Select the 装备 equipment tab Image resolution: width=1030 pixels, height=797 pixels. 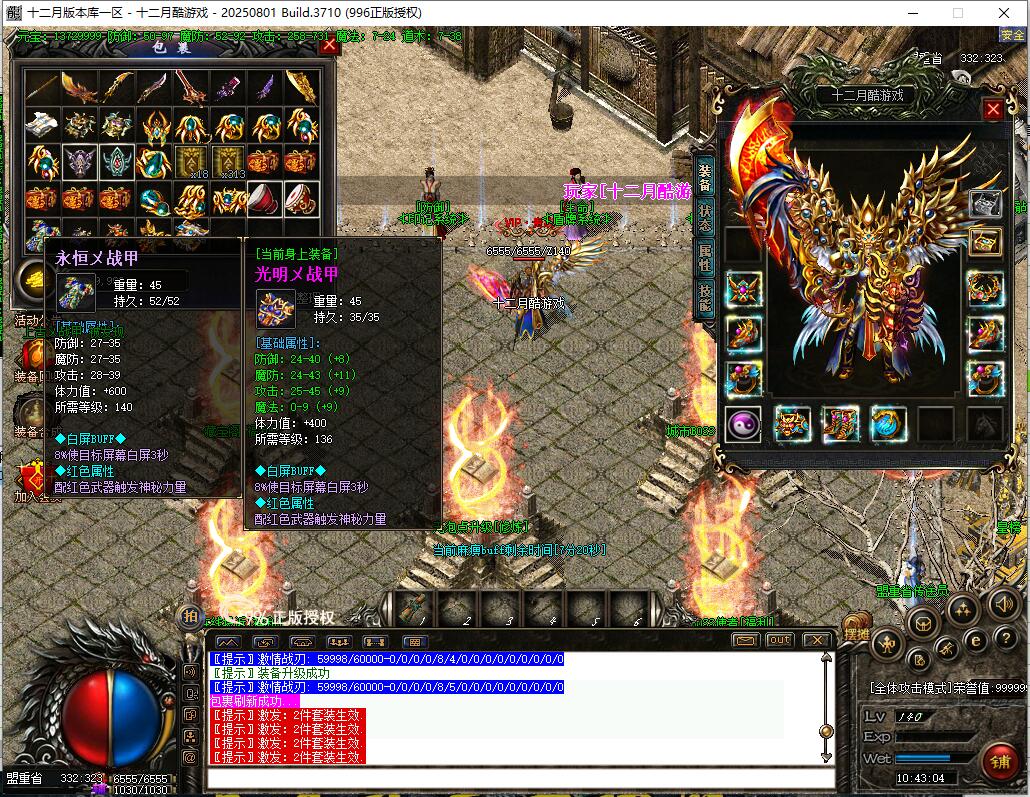point(704,177)
